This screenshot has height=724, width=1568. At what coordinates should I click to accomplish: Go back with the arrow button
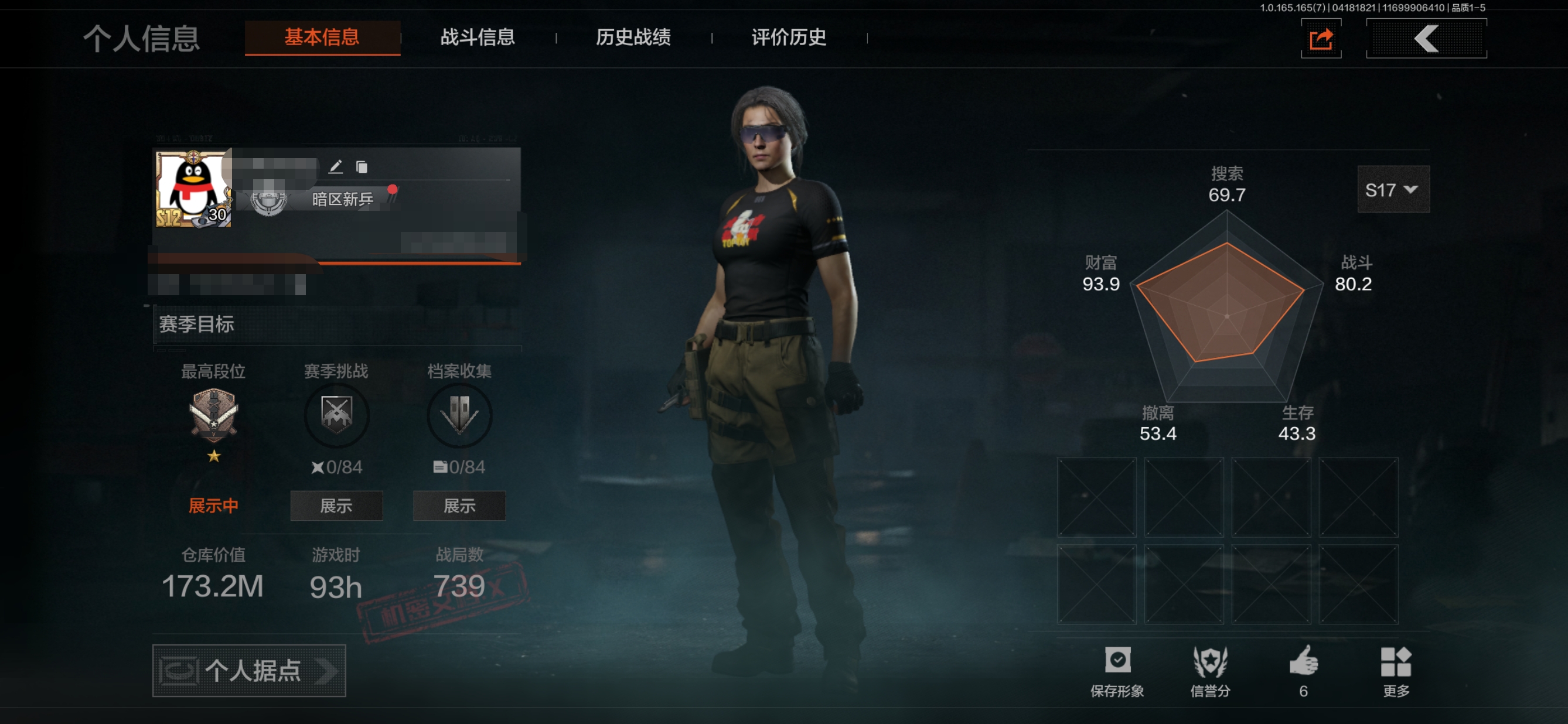pos(1426,39)
